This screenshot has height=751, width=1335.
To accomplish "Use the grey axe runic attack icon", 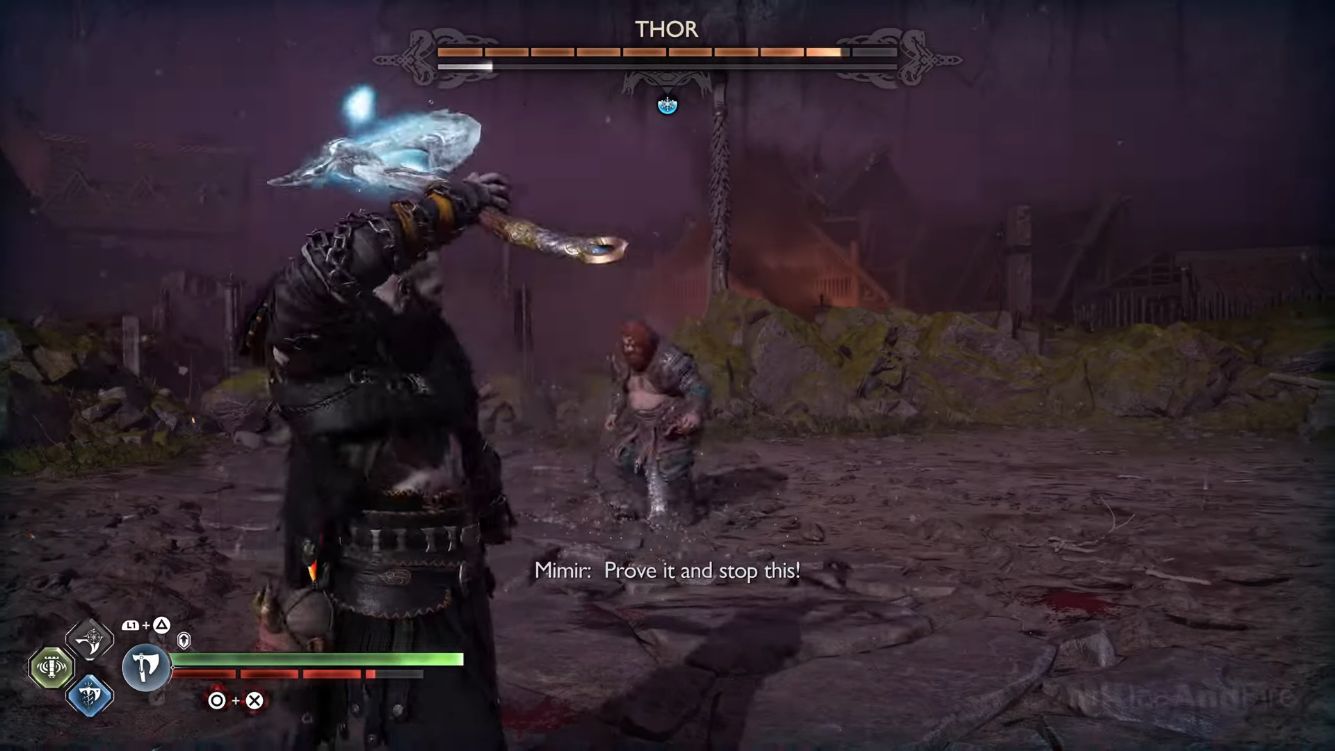I will 90,639.
